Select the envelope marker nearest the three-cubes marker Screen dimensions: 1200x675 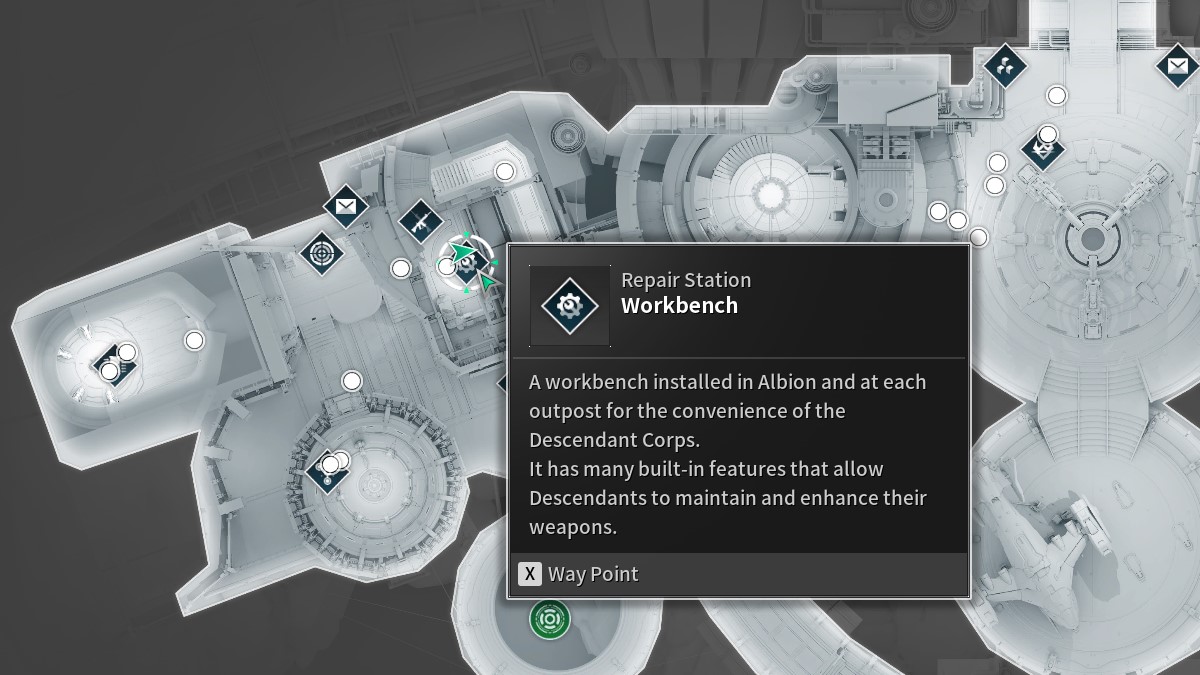pos(1177,66)
